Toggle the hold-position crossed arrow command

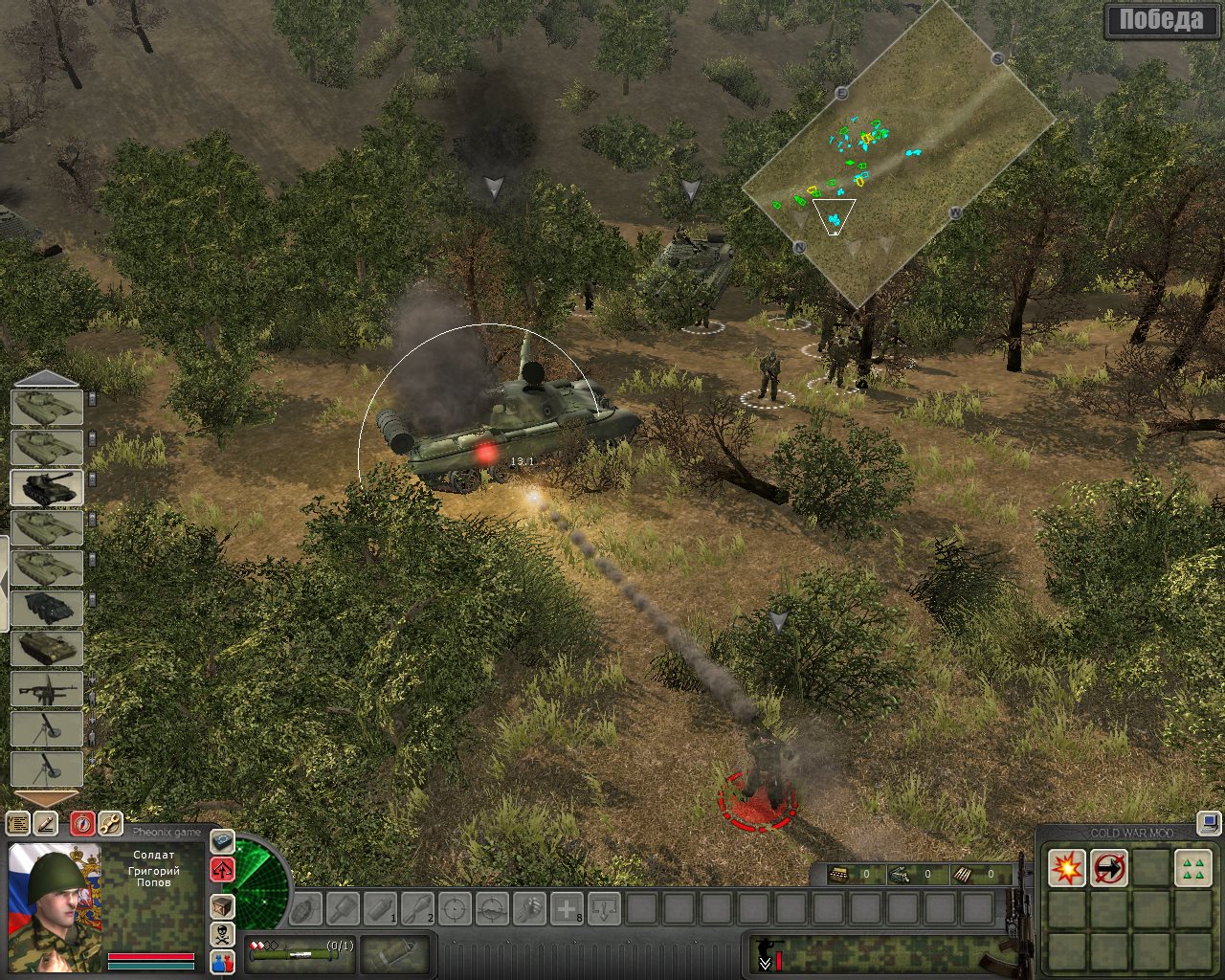tap(1109, 869)
